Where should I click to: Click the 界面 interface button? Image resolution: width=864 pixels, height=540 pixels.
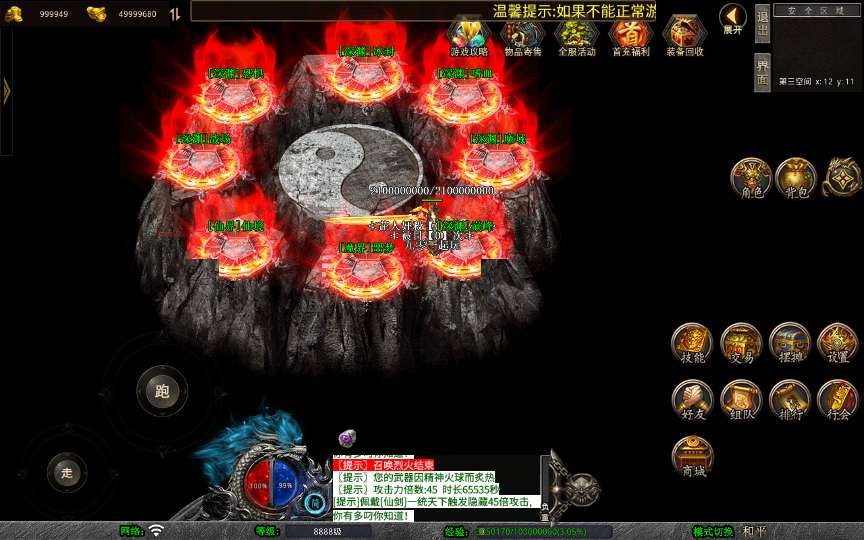tap(762, 72)
